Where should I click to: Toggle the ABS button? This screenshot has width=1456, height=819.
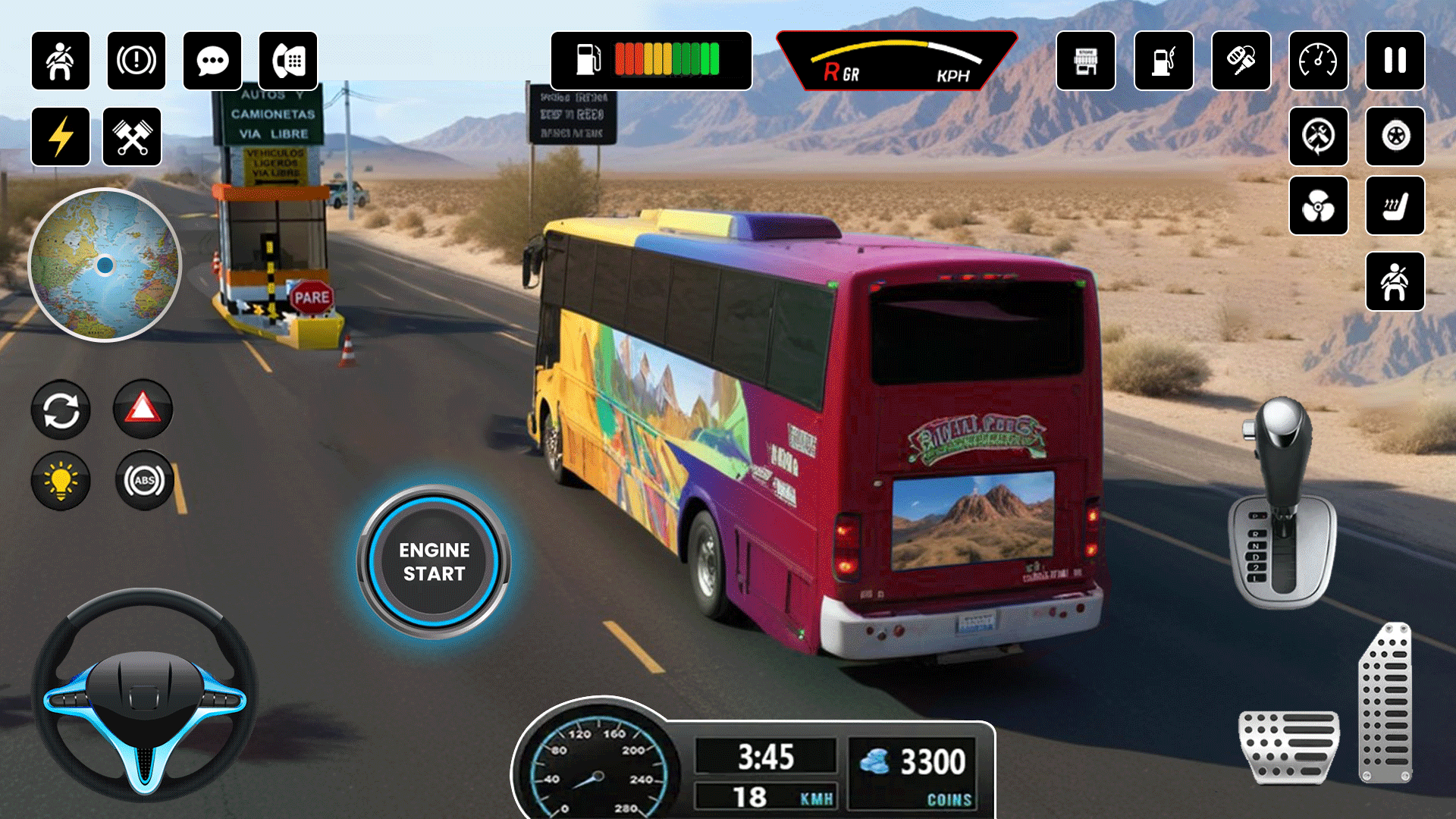point(144,480)
